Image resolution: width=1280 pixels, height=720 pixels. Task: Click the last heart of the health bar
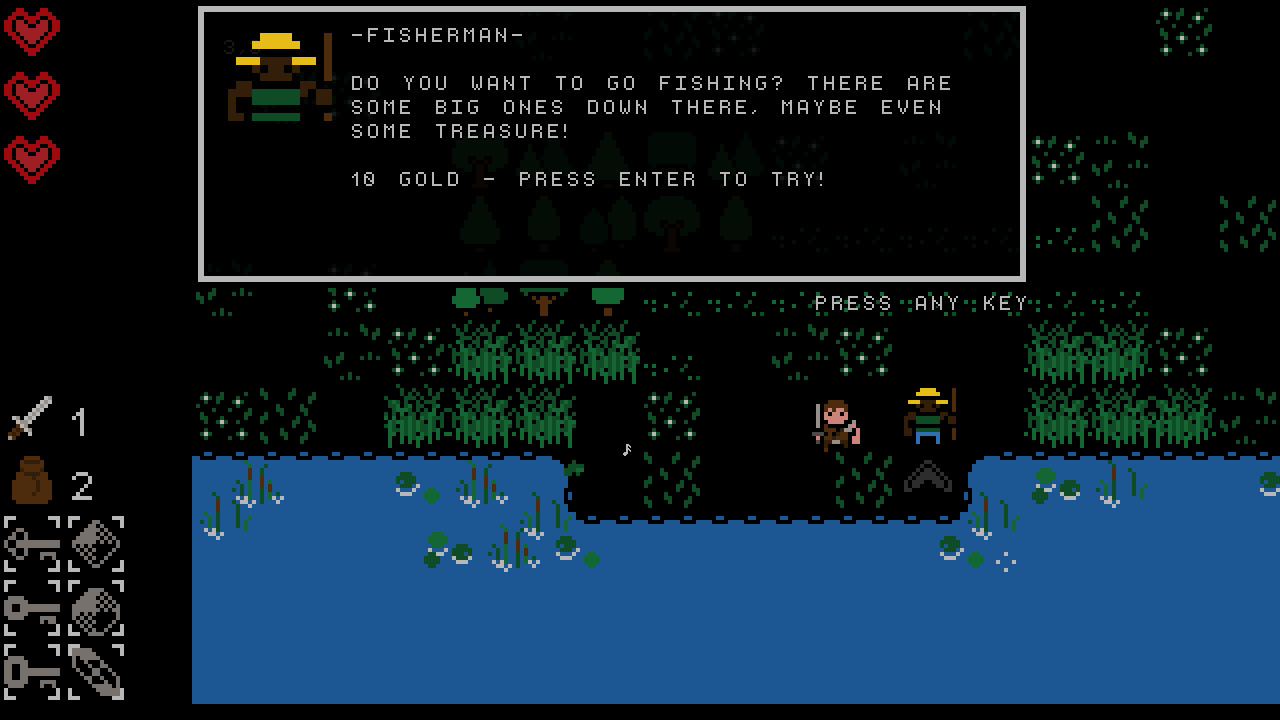coord(33,155)
